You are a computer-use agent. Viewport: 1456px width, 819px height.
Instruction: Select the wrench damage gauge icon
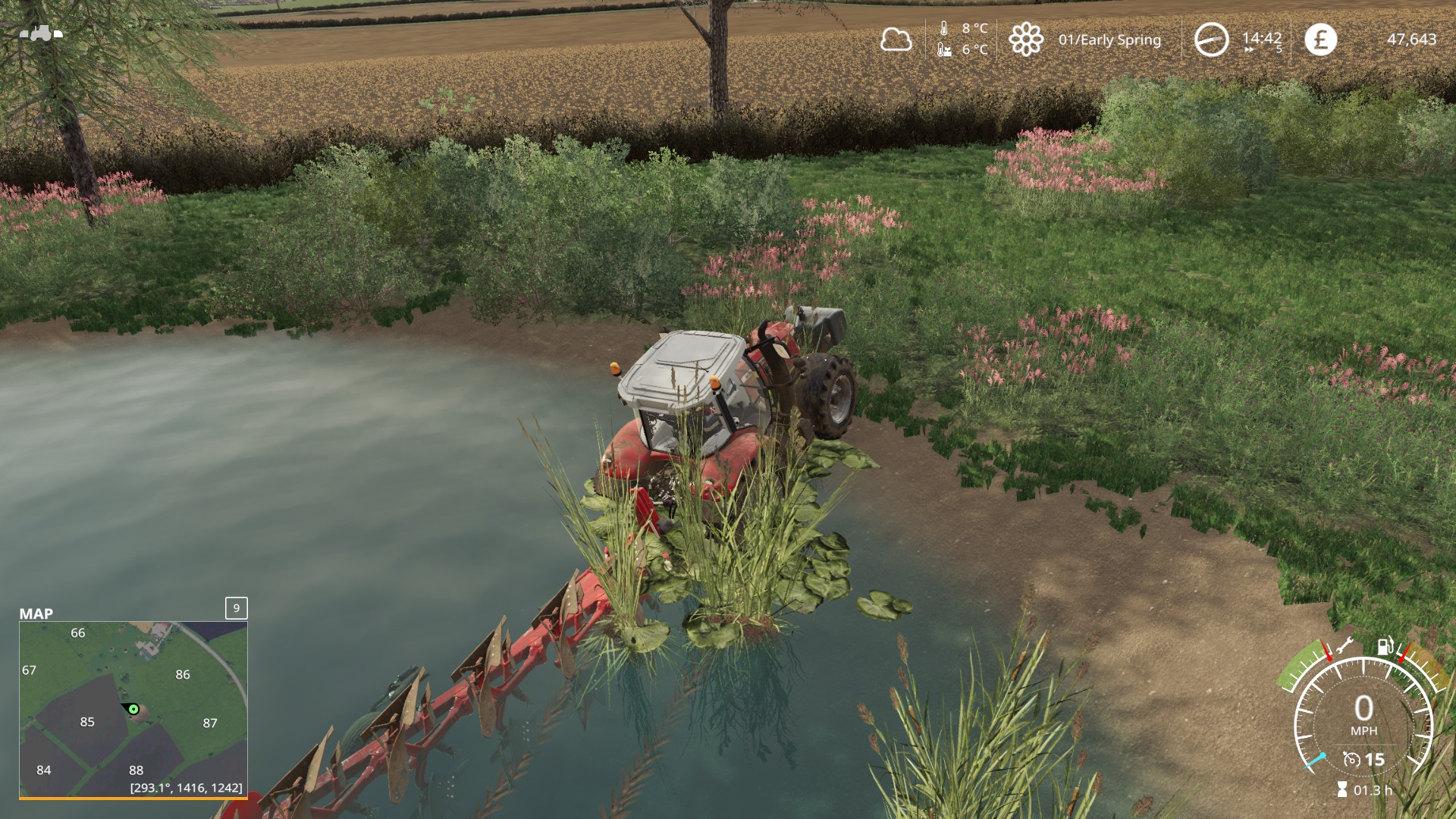pos(1345,647)
